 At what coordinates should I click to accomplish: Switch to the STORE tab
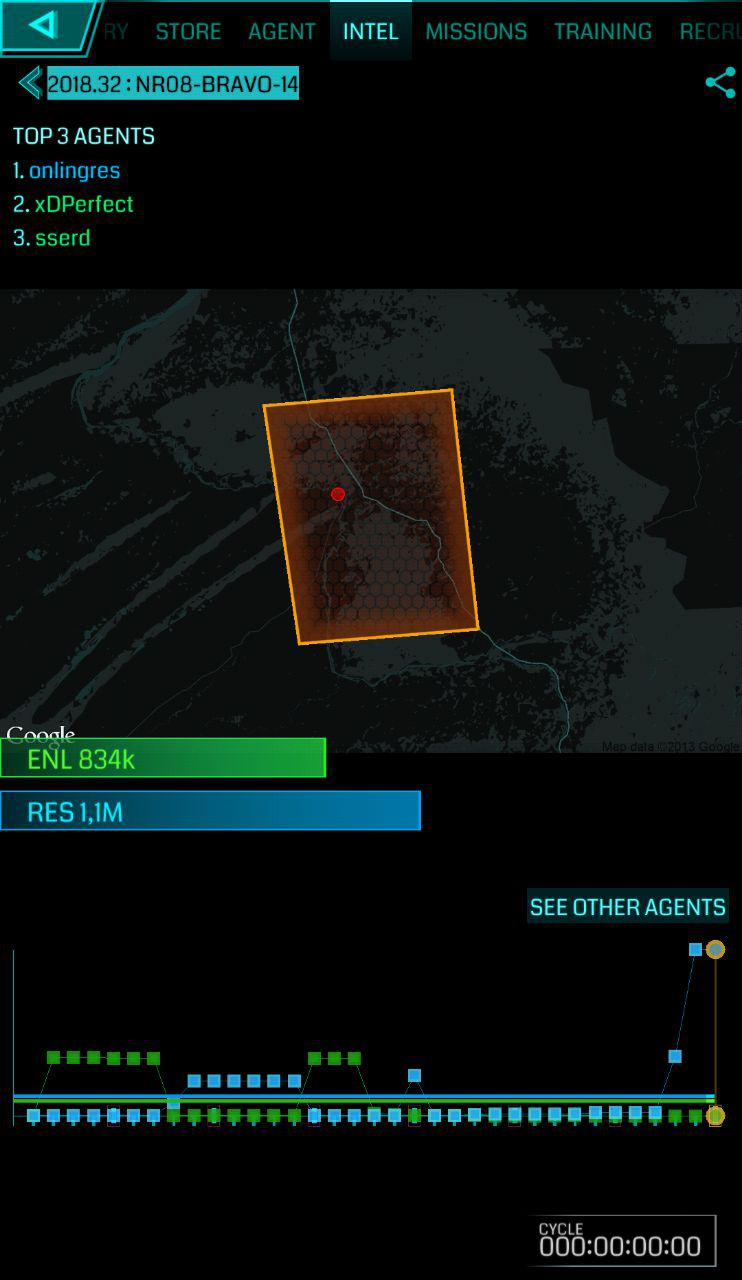pyautogui.click(x=188, y=31)
